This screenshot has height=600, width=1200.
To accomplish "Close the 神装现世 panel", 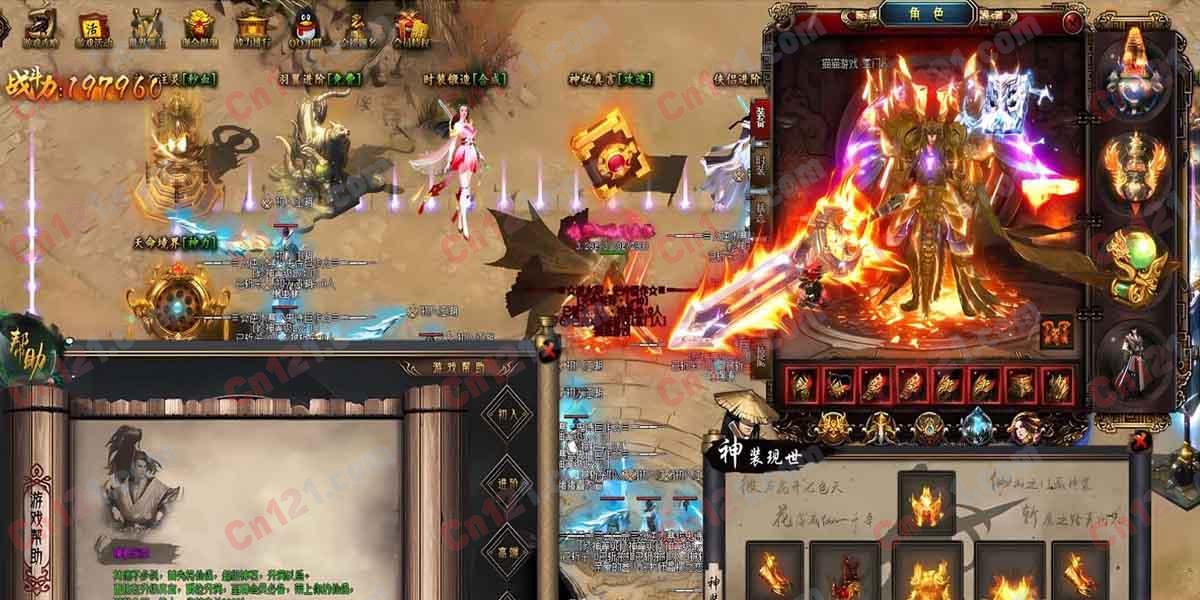I will tap(1140, 440).
